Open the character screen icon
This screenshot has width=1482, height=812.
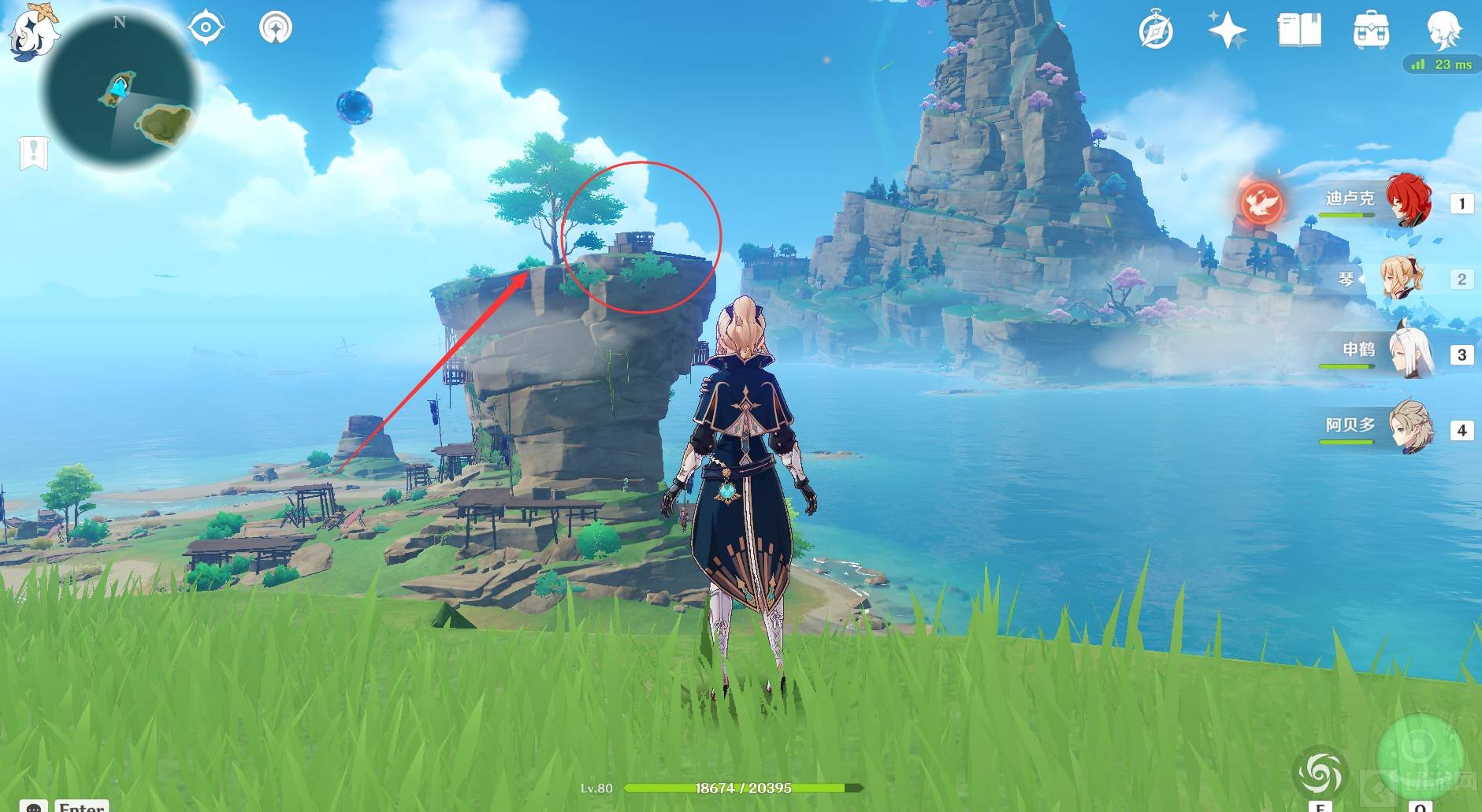tap(1443, 32)
